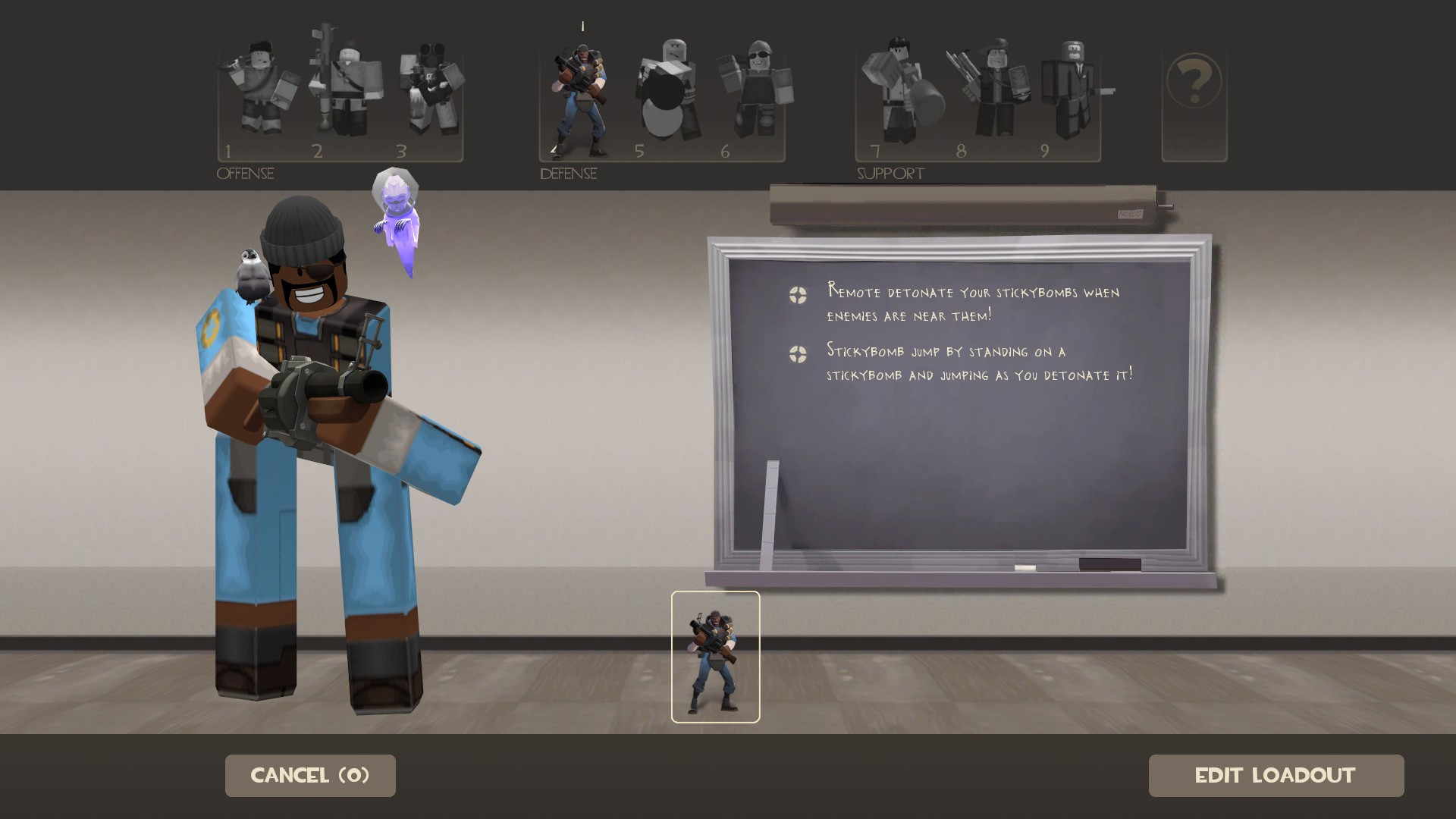Click the DEFENSE category label
1456x819 pixels.
pos(567,174)
